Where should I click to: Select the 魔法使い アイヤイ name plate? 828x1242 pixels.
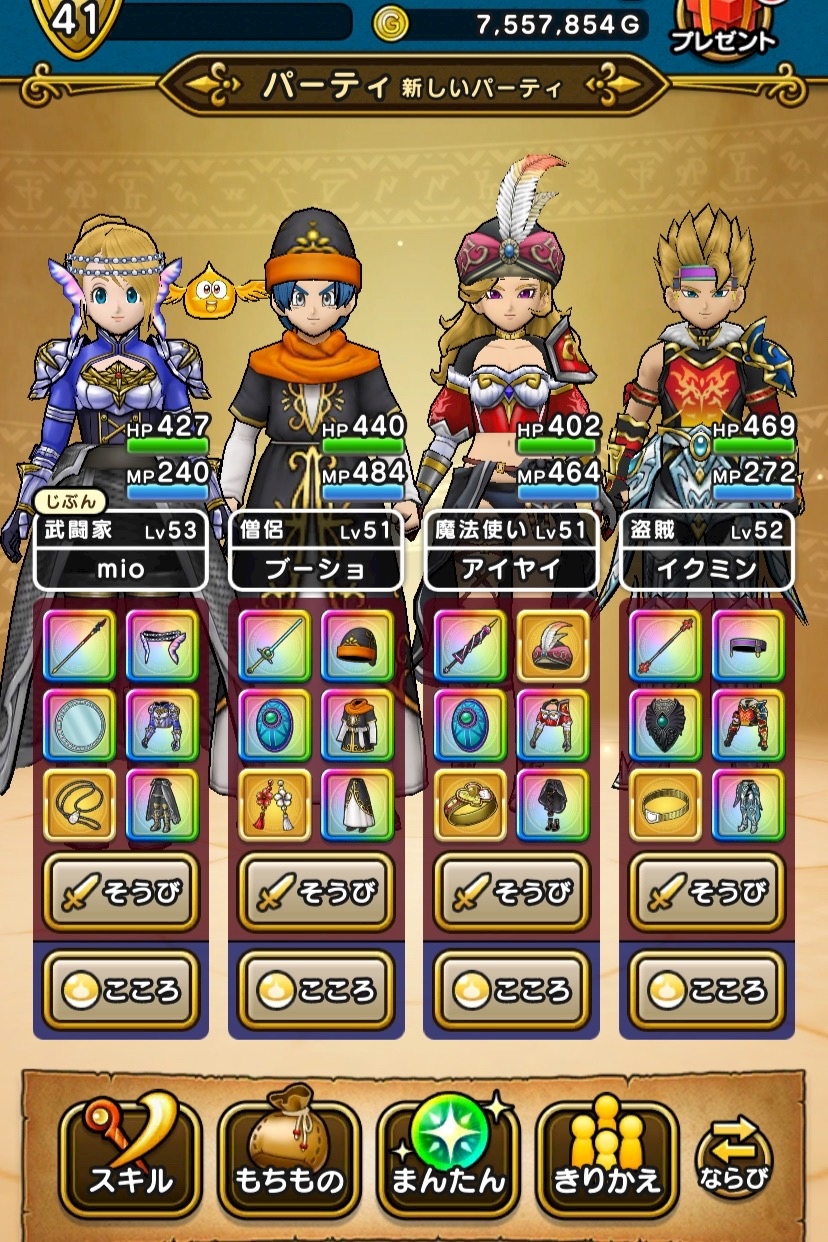(511, 551)
